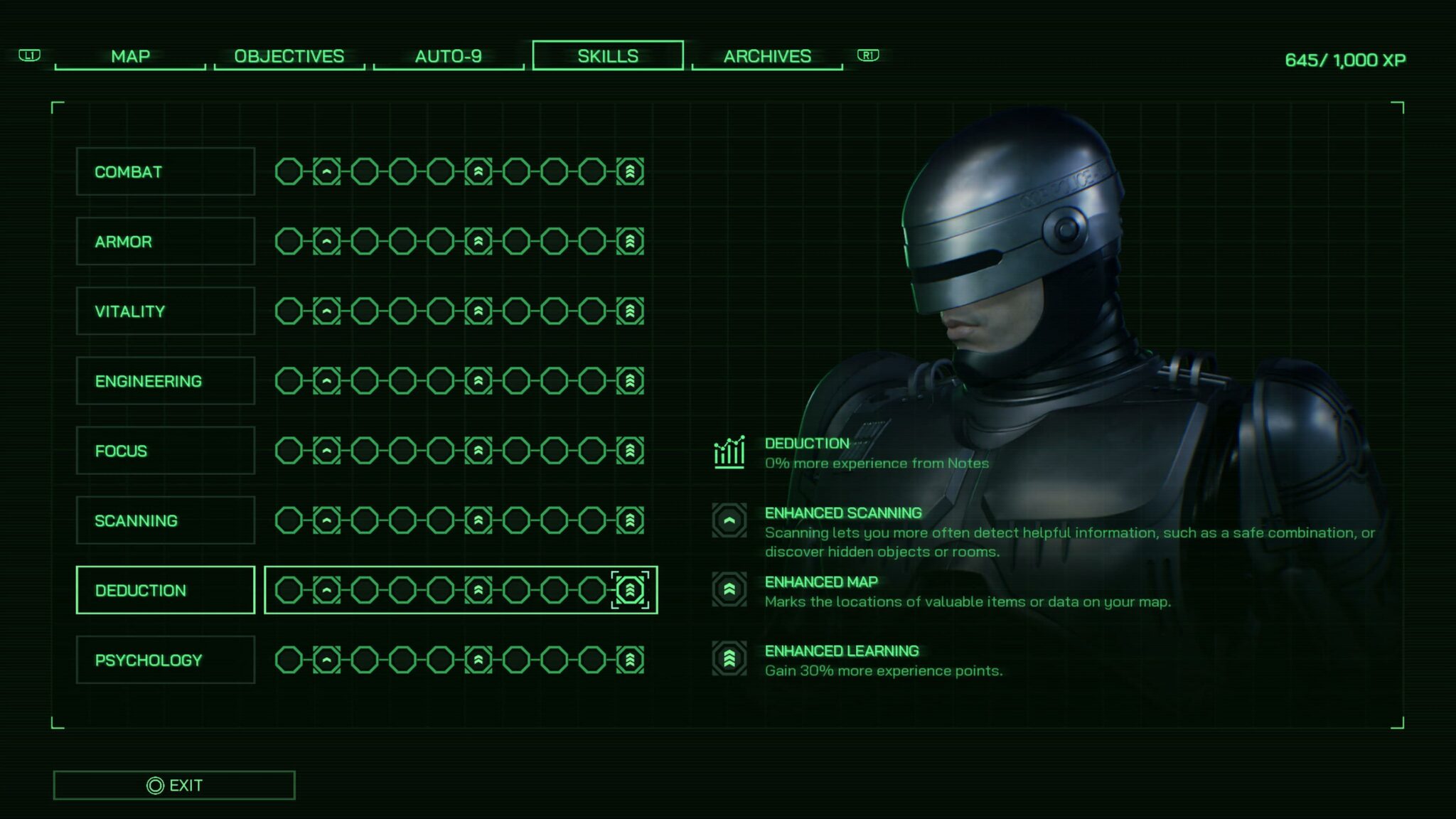Click the Enhanced Learning perk icon
Image resolution: width=1456 pixels, height=819 pixels.
tap(729, 658)
